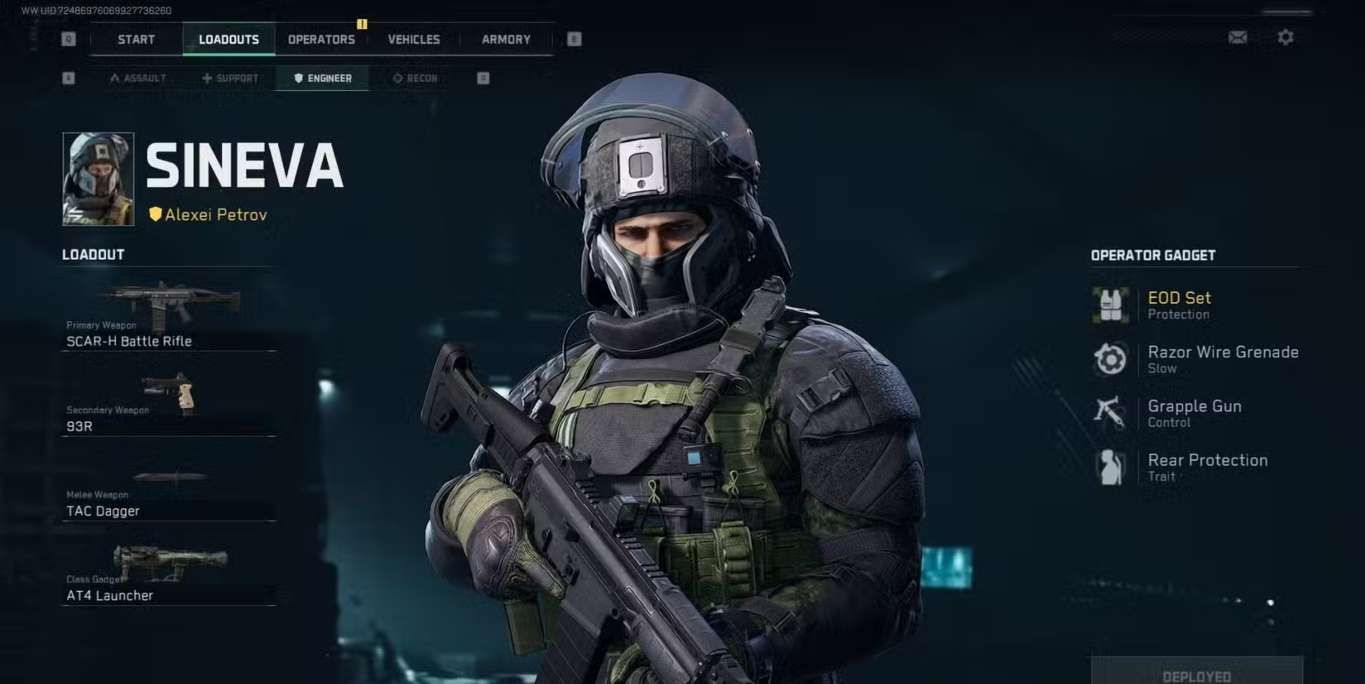Choose the AT4 Launcher class gadget slot

(x=169, y=575)
